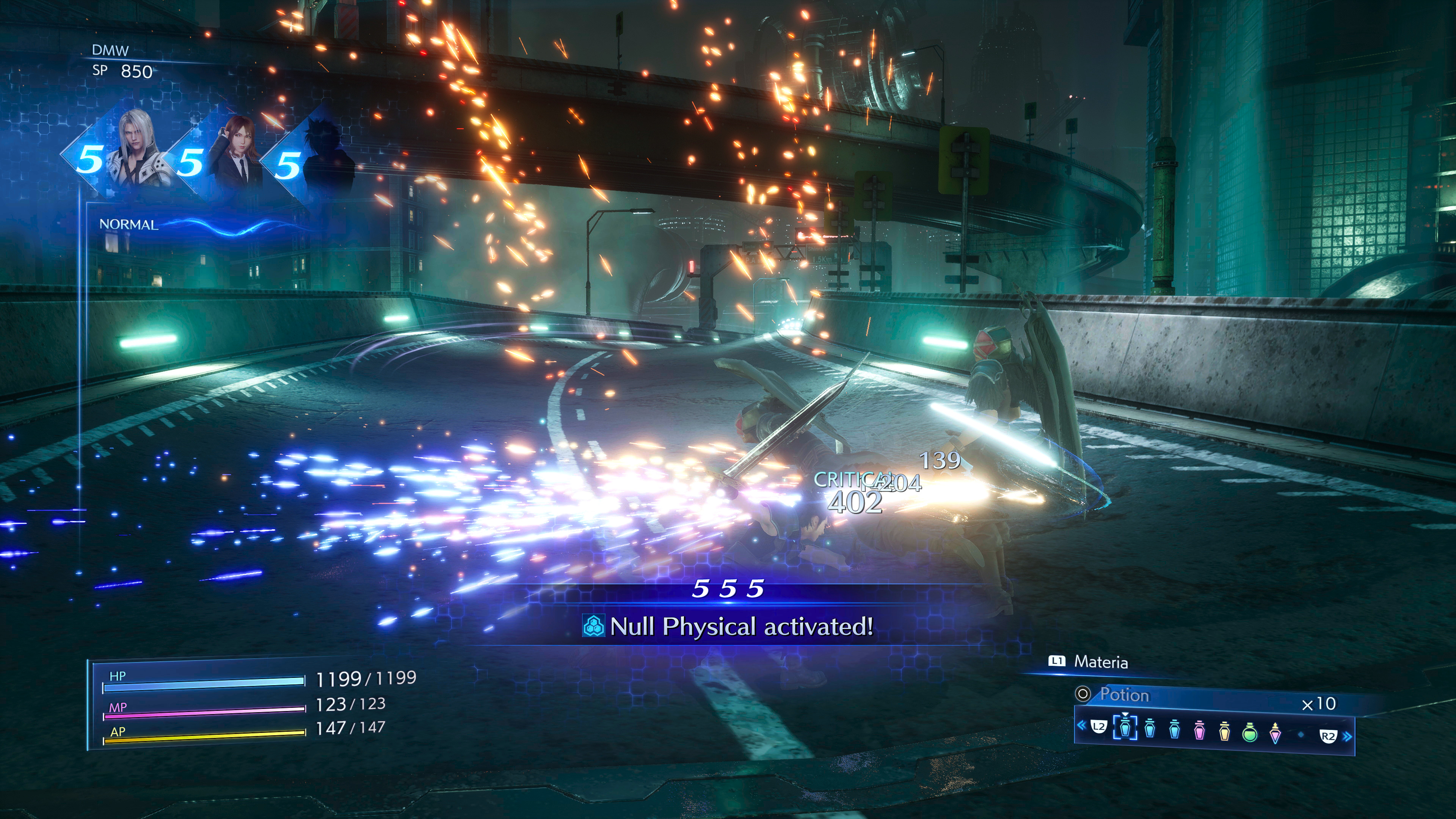Select the highlighted blue Potion slot
The image size is (1456, 819).
[1125, 728]
